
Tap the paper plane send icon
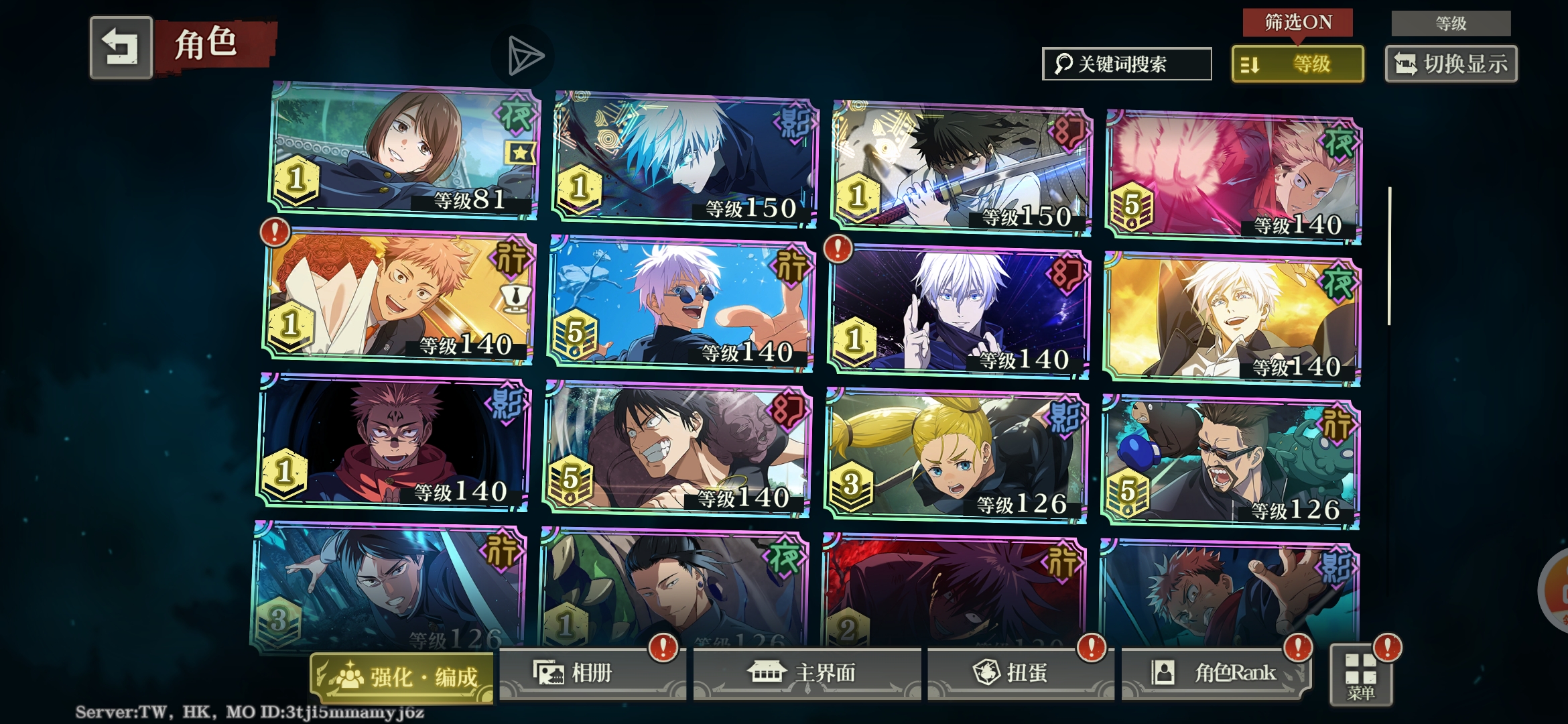coord(525,56)
